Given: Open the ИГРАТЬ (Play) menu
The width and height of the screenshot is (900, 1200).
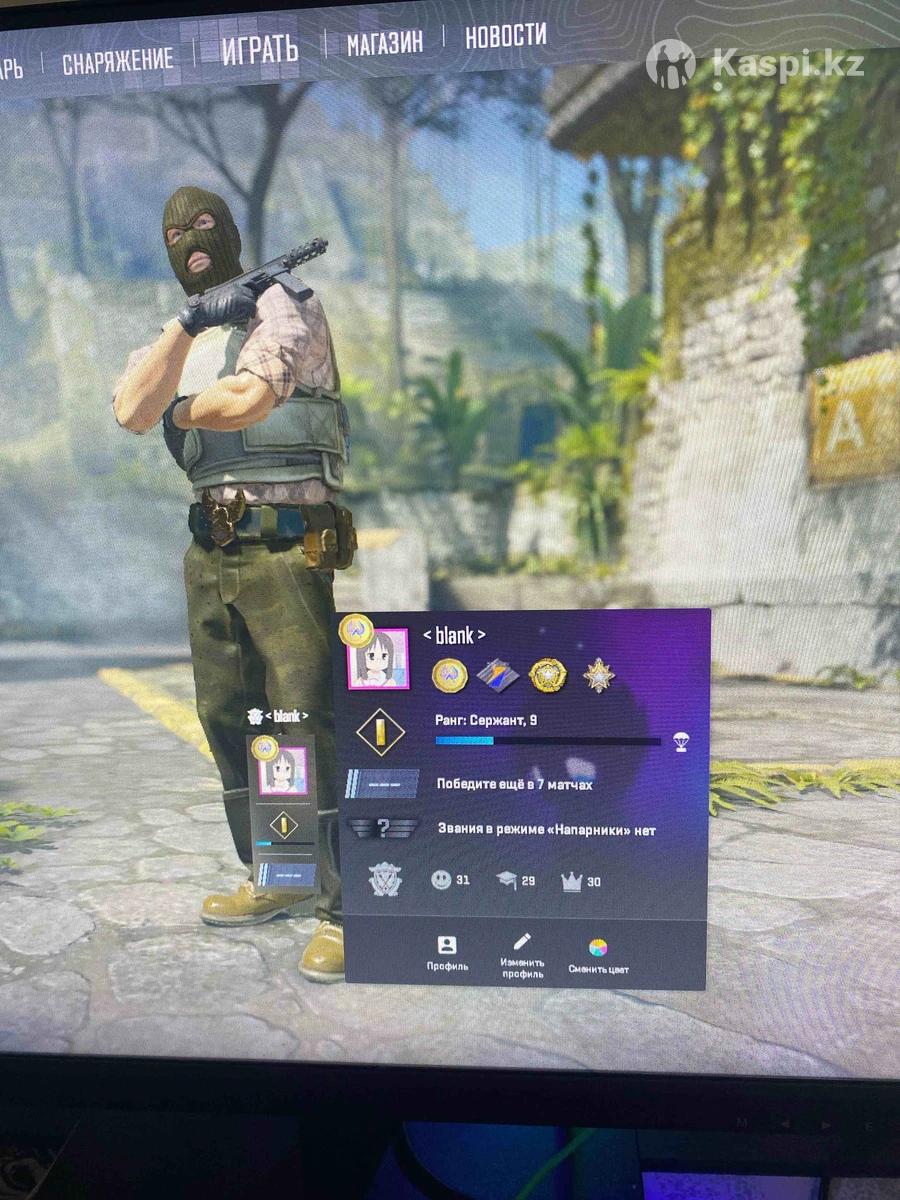Looking at the screenshot, I should pos(260,48).
